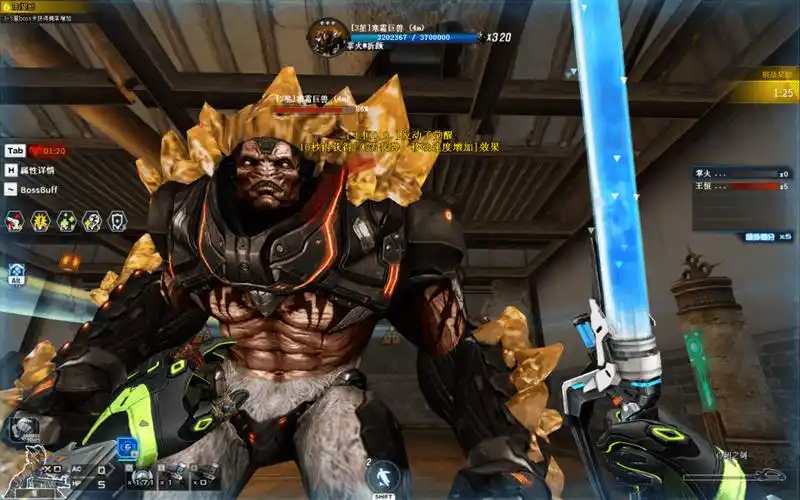
Task: Select the yellow burst buff icon
Action: tap(41, 221)
